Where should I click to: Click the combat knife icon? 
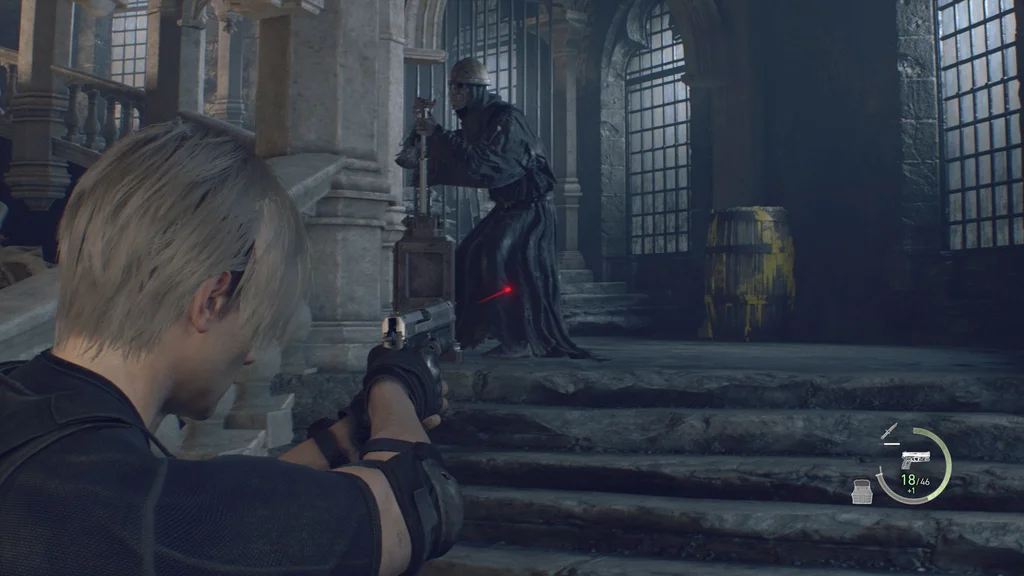(x=888, y=432)
